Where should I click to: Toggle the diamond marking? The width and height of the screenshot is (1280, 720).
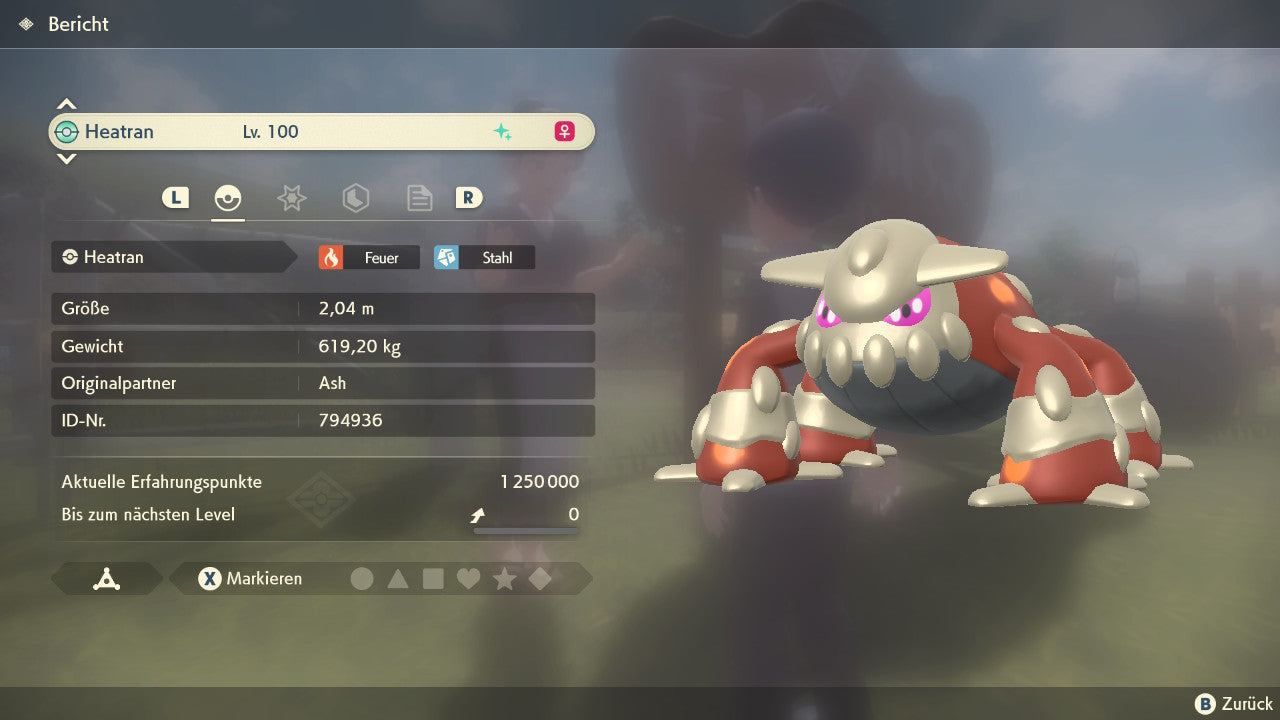[x=540, y=578]
